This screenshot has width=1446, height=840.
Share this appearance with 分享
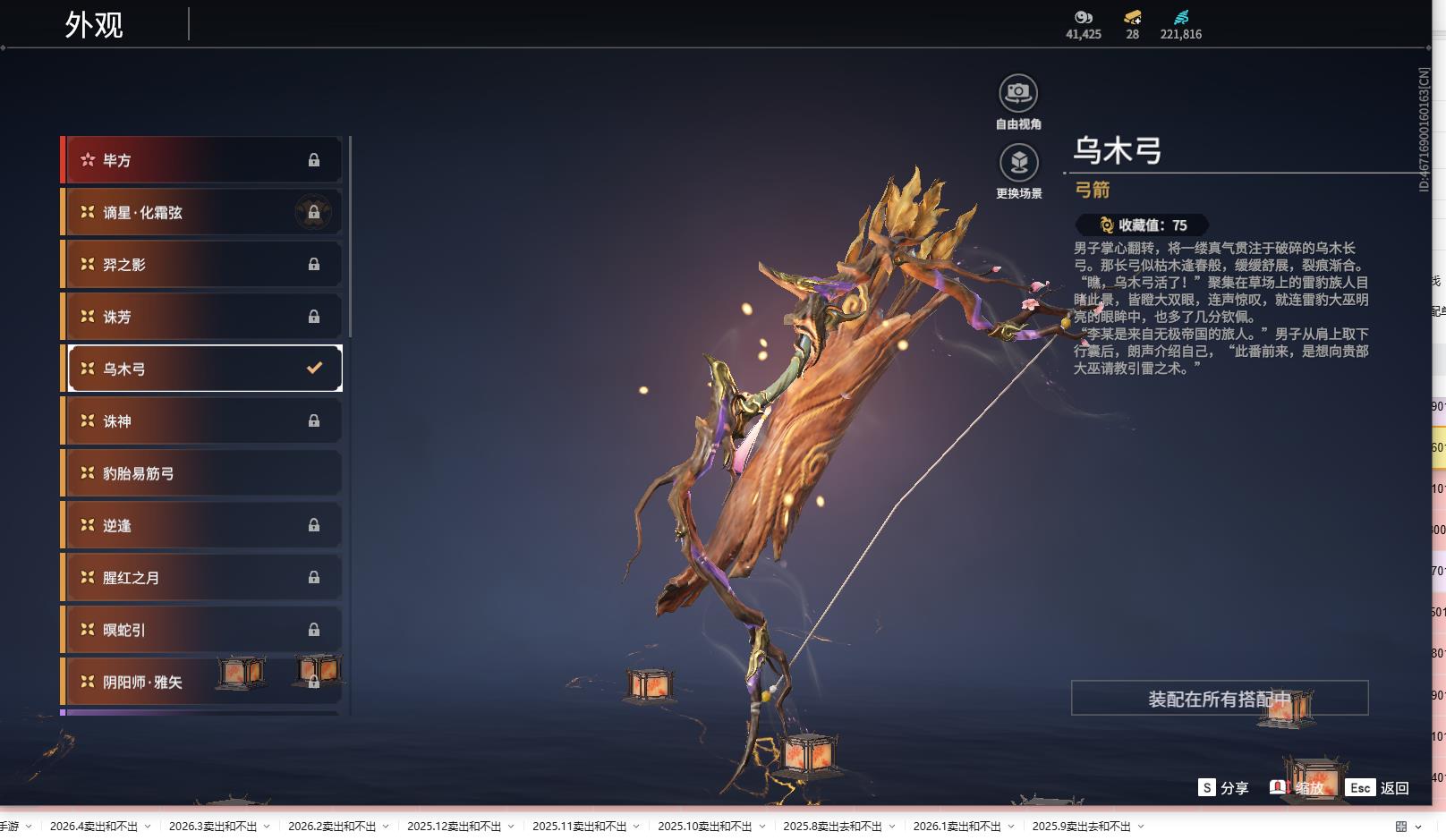click(x=1223, y=788)
